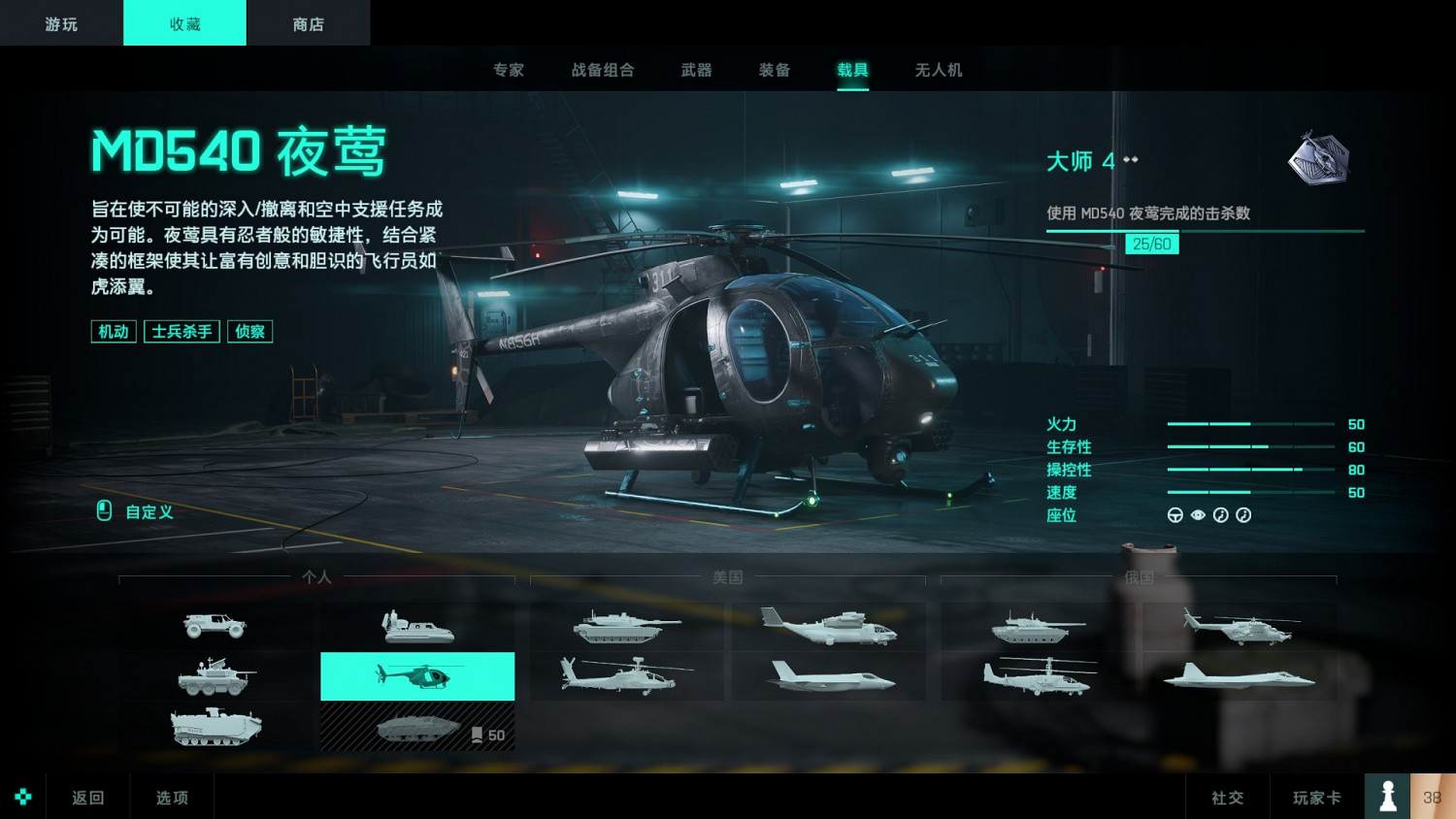Click the mouse icon next to 自定义

103,511
